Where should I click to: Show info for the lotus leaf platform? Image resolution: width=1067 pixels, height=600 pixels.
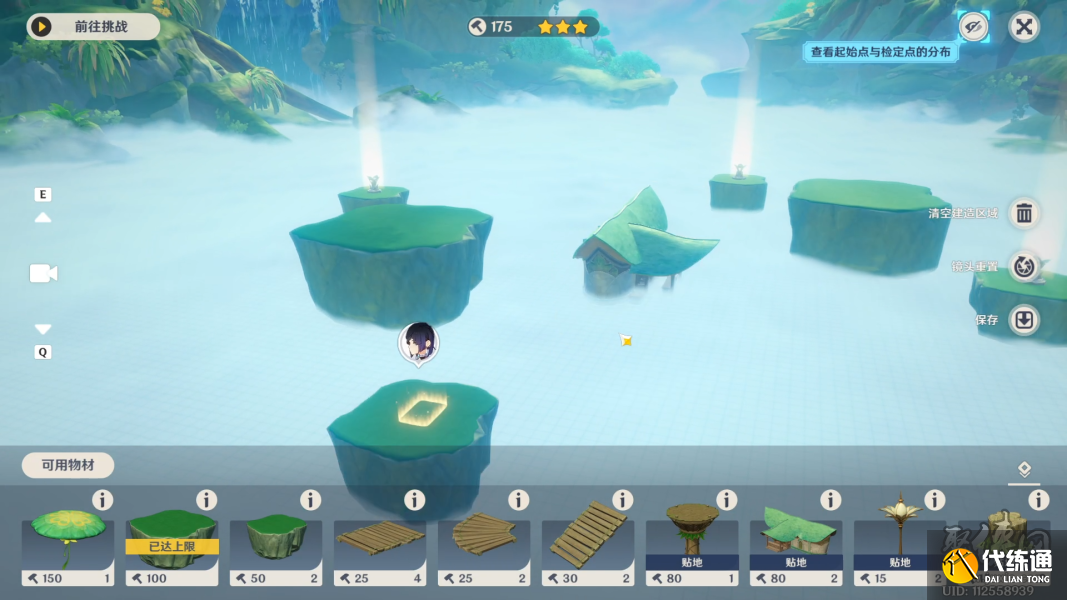coord(102,500)
